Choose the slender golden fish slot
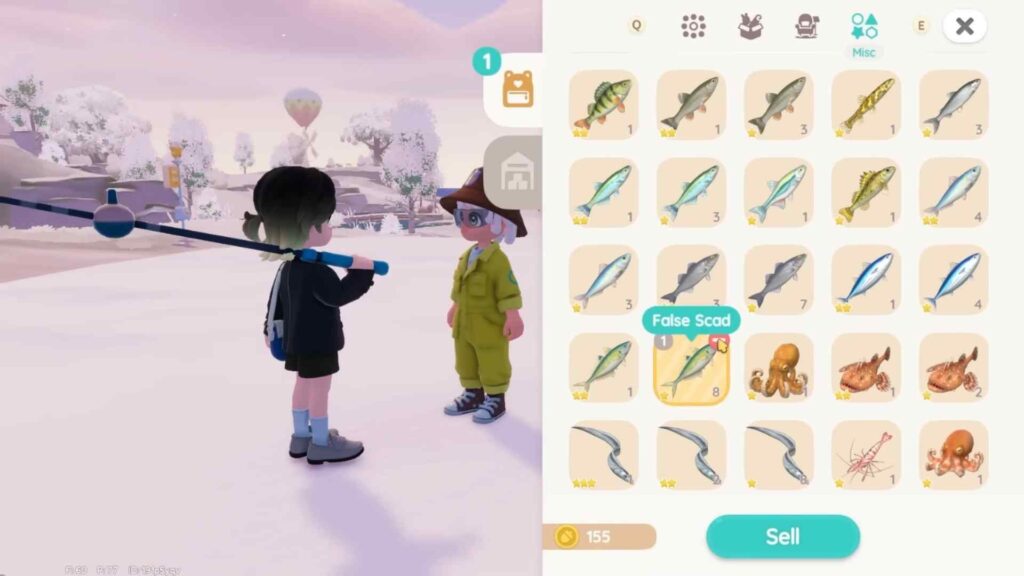1024x576 pixels. pos(866,104)
